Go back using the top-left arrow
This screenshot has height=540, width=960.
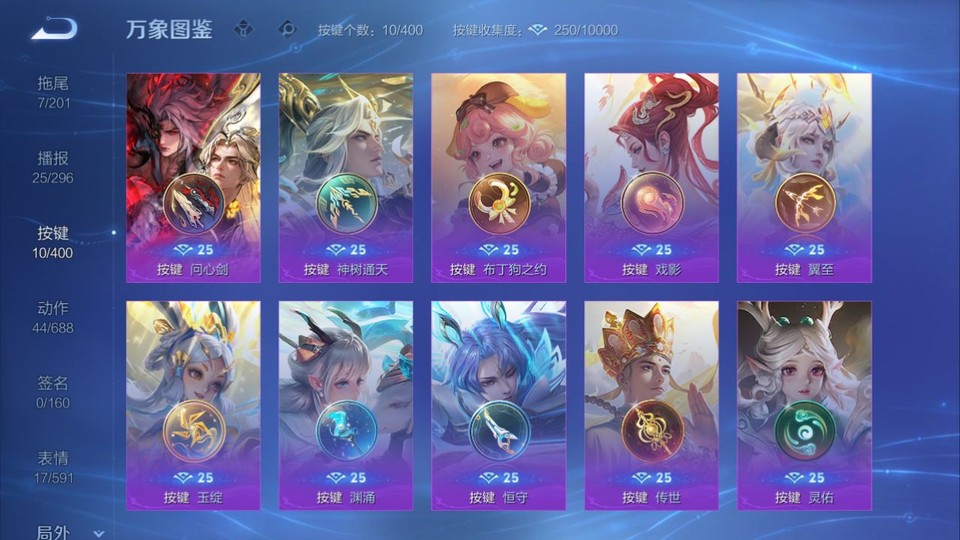pos(54,30)
